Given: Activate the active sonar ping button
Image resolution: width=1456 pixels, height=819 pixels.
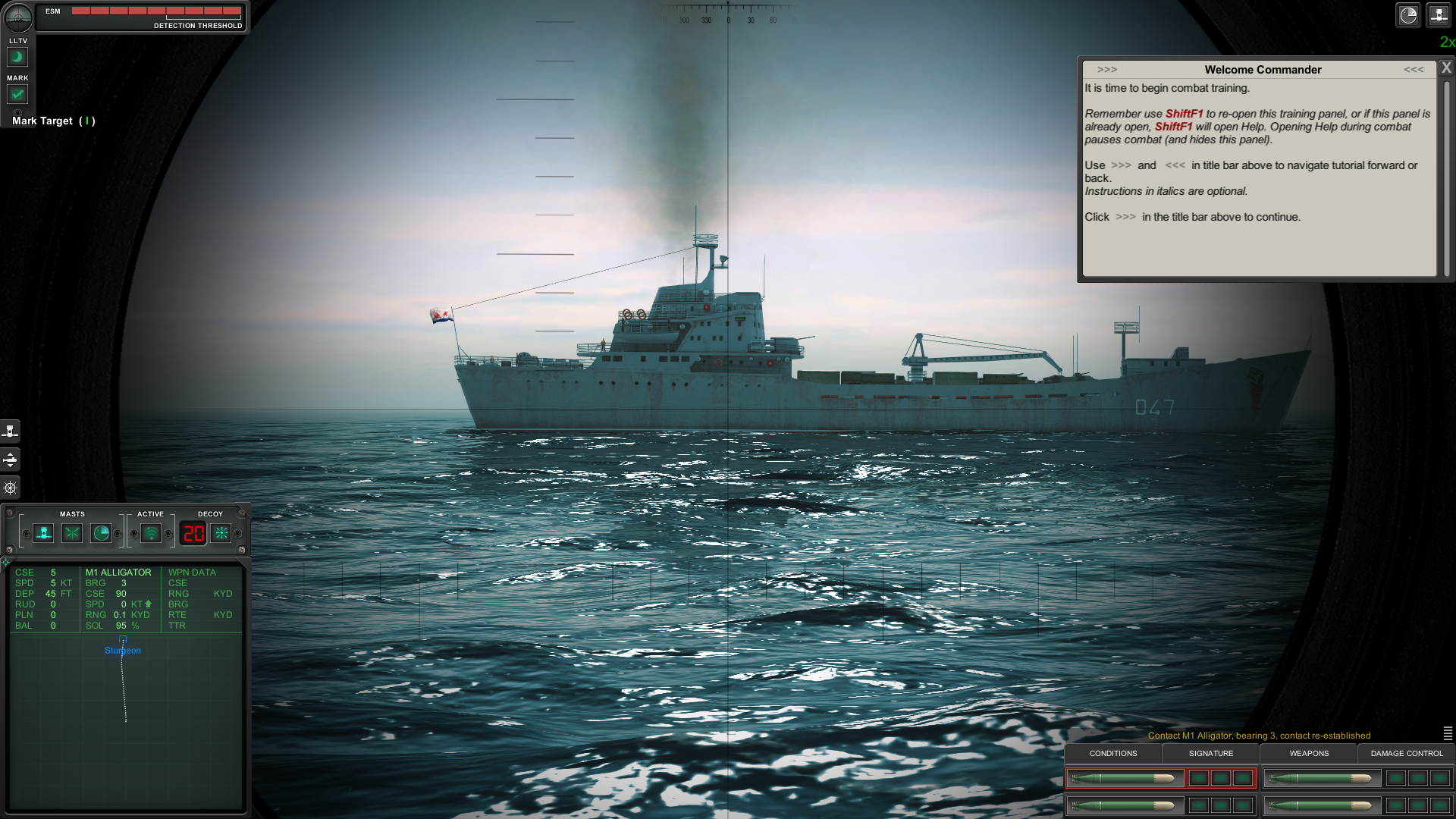Looking at the screenshot, I should point(151,534).
